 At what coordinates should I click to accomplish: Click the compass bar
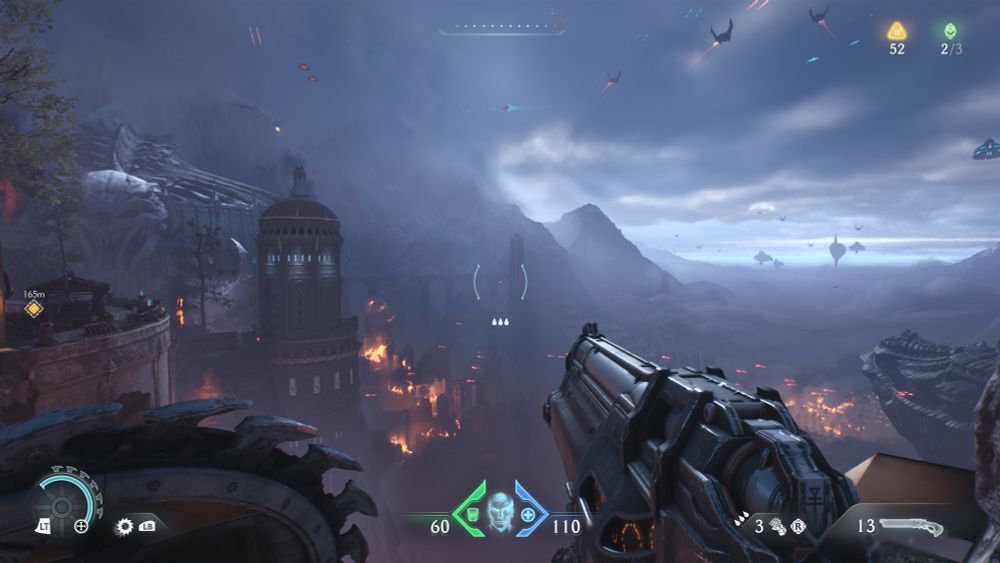[501, 29]
